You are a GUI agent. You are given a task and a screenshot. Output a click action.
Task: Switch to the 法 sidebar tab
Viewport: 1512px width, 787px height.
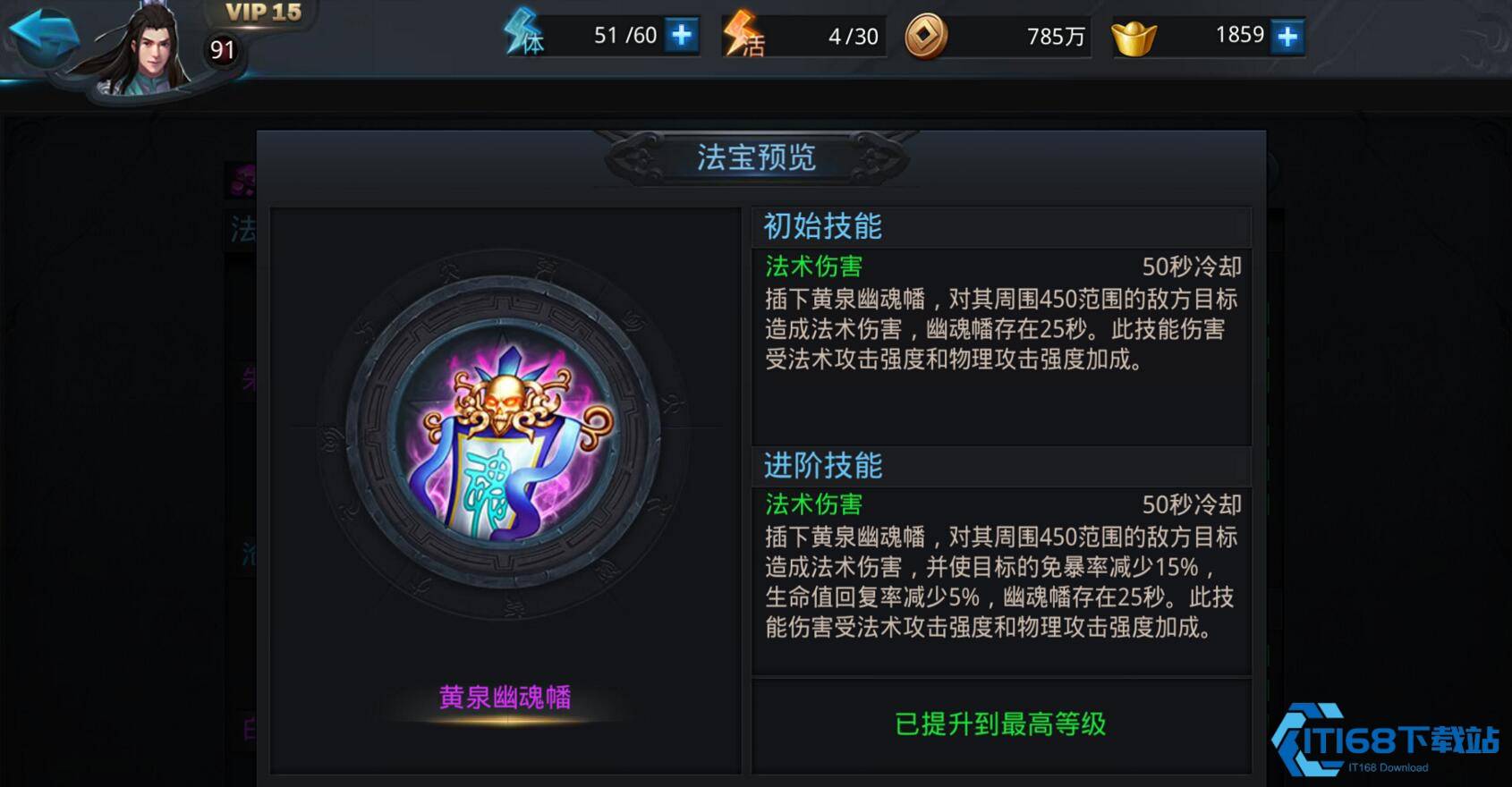click(240, 230)
